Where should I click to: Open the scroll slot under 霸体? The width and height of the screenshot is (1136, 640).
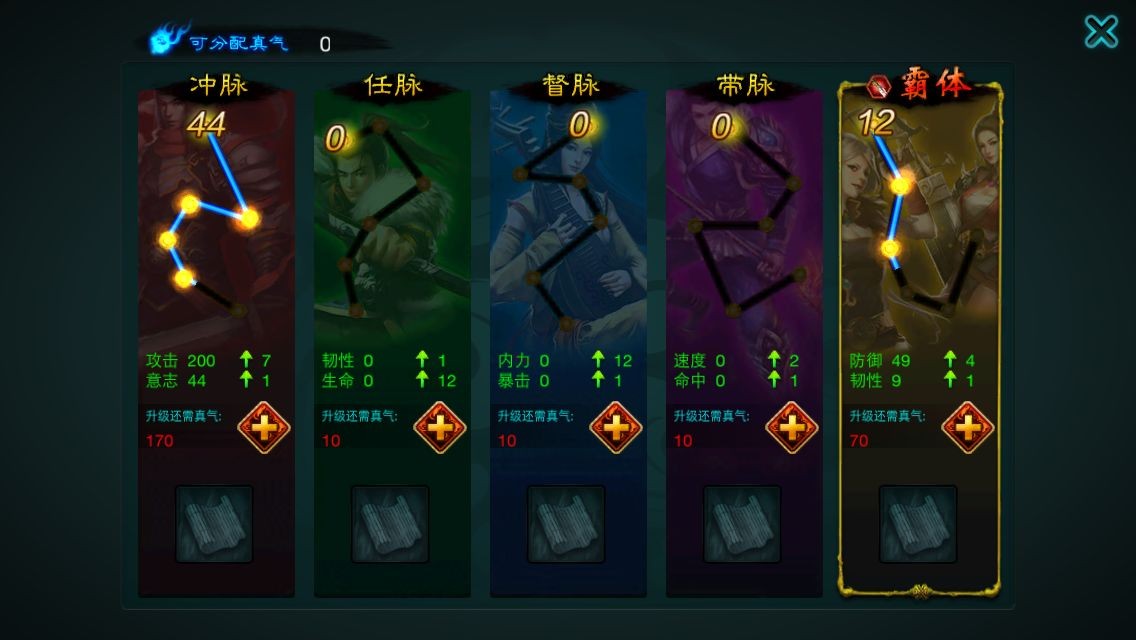click(x=918, y=524)
